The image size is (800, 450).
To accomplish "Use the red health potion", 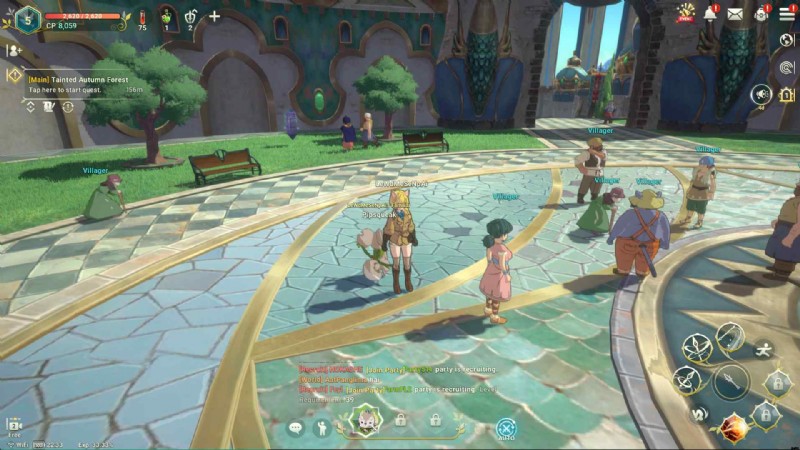I will tap(141, 17).
